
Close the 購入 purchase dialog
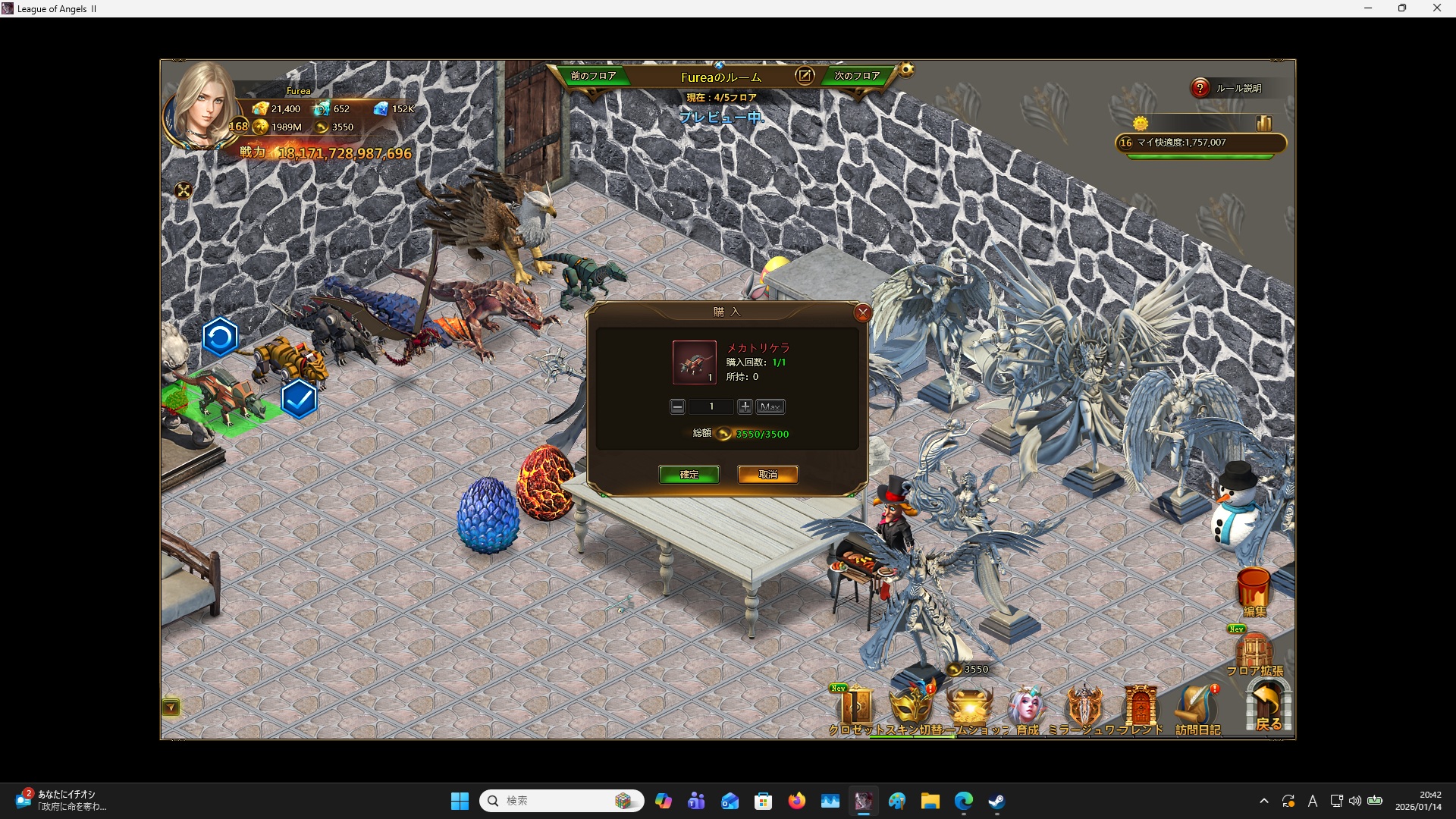(862, 312)
